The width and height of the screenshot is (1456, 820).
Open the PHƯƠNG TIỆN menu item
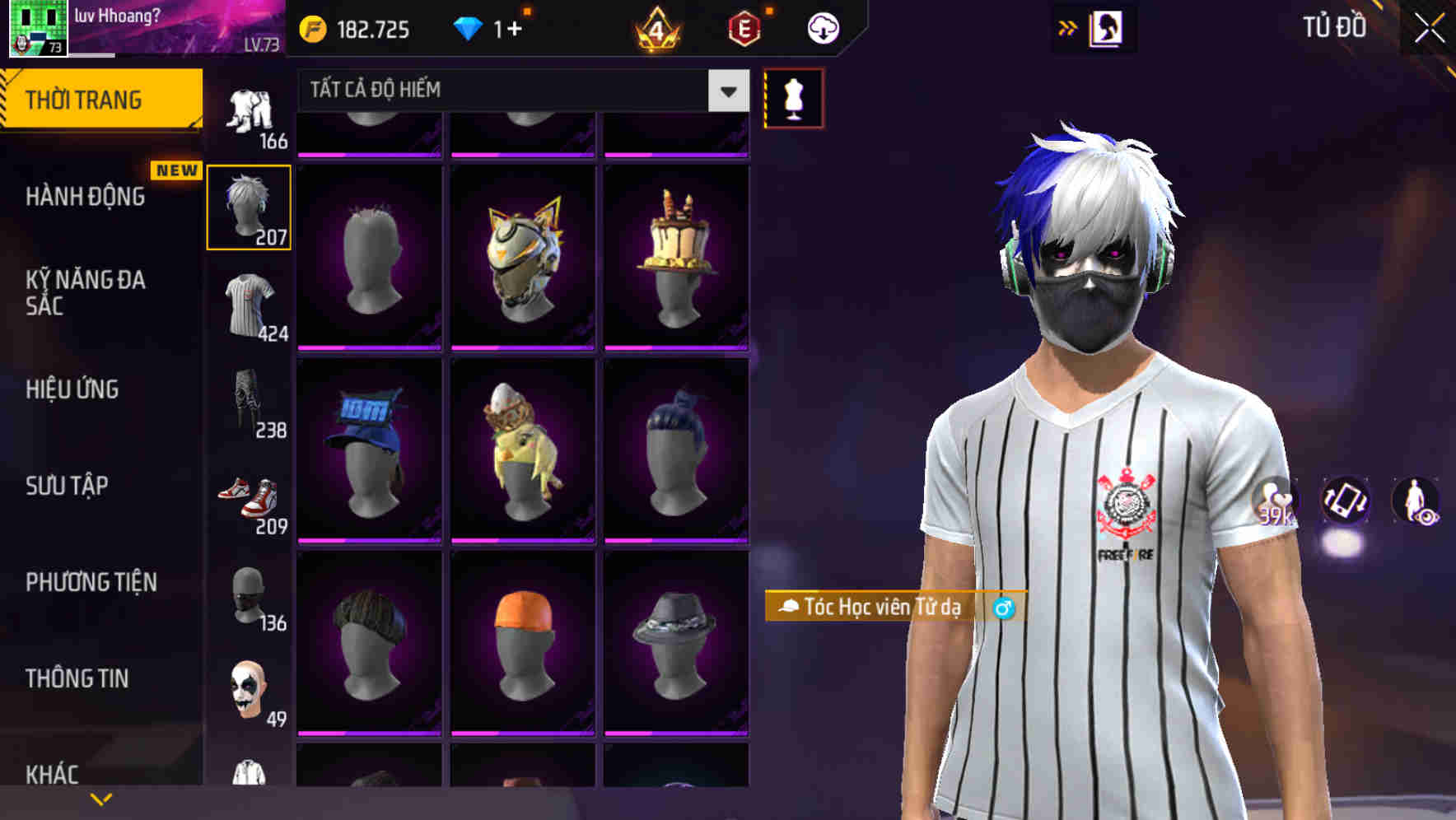click(x=92, y=581)
